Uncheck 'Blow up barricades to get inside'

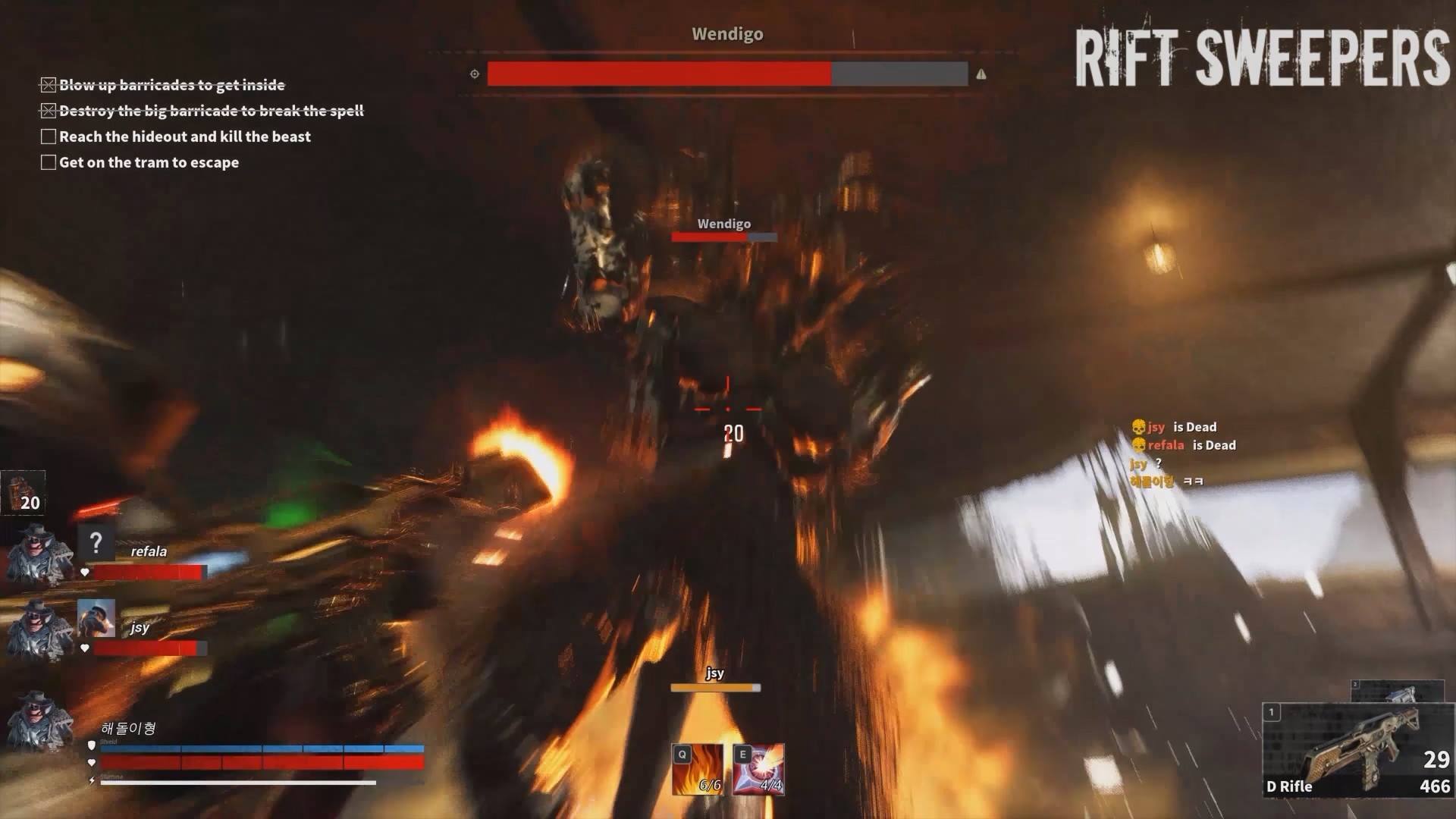(48, 85)
